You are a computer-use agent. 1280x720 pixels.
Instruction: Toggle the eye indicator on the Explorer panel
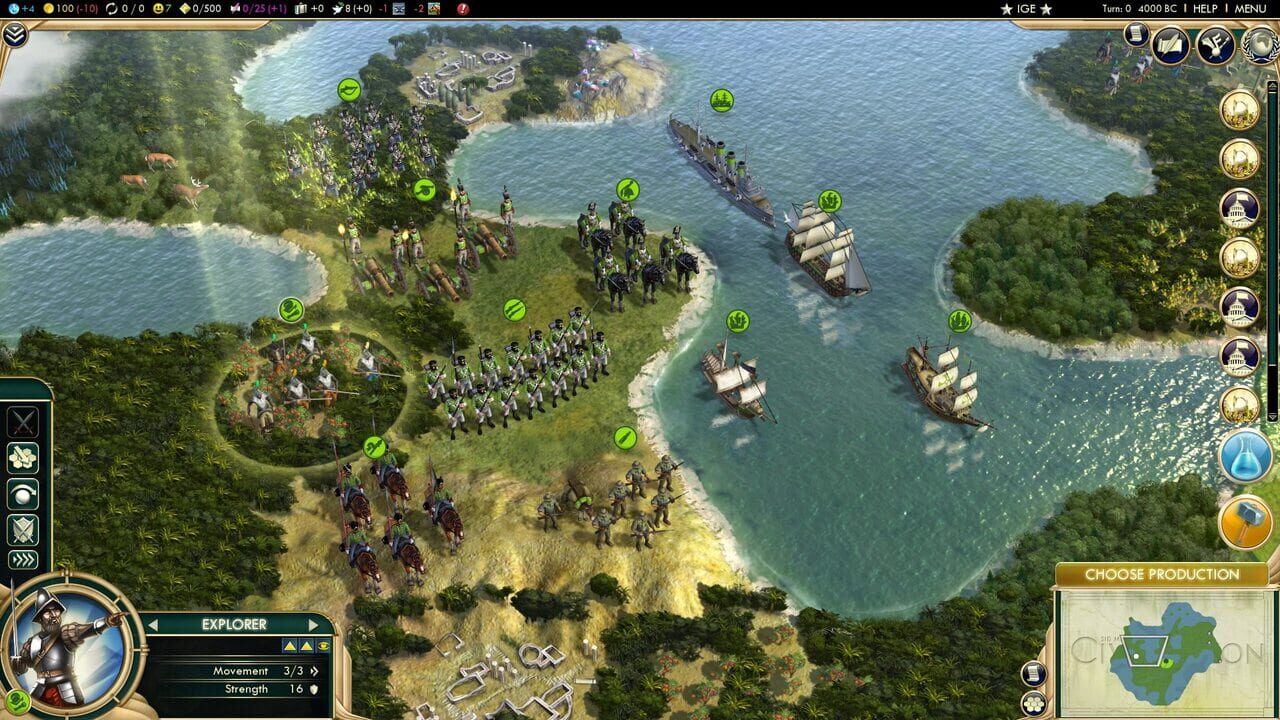[x=322, y=645]
